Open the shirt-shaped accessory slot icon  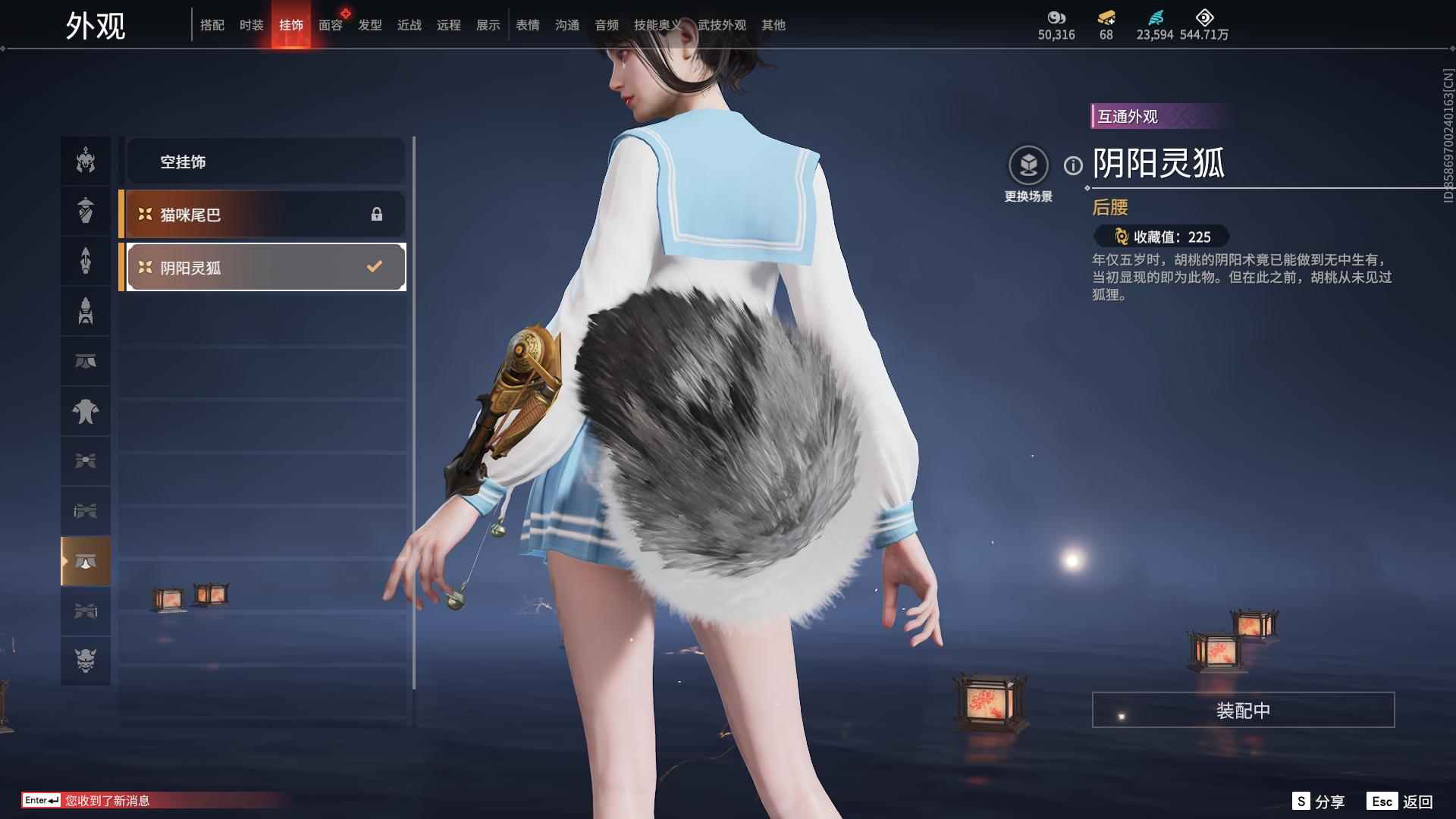coord(86,411)
